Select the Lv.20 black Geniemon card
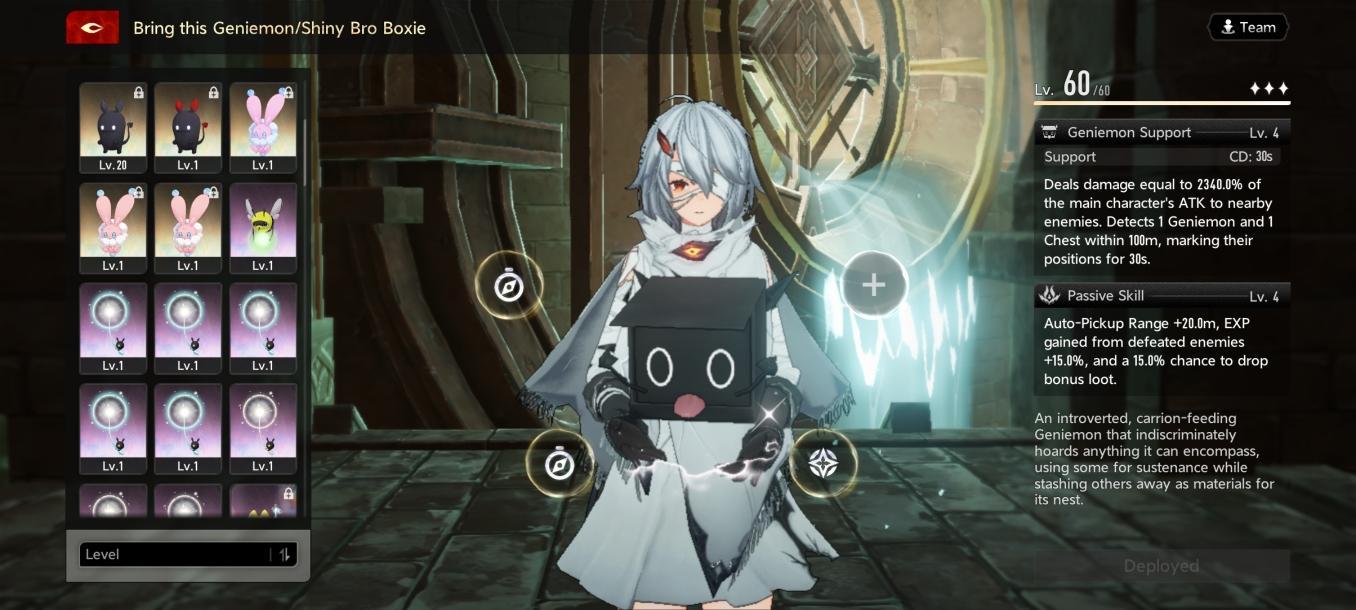The width and height of the screenshot is (1356, 610). coord(113,127)
